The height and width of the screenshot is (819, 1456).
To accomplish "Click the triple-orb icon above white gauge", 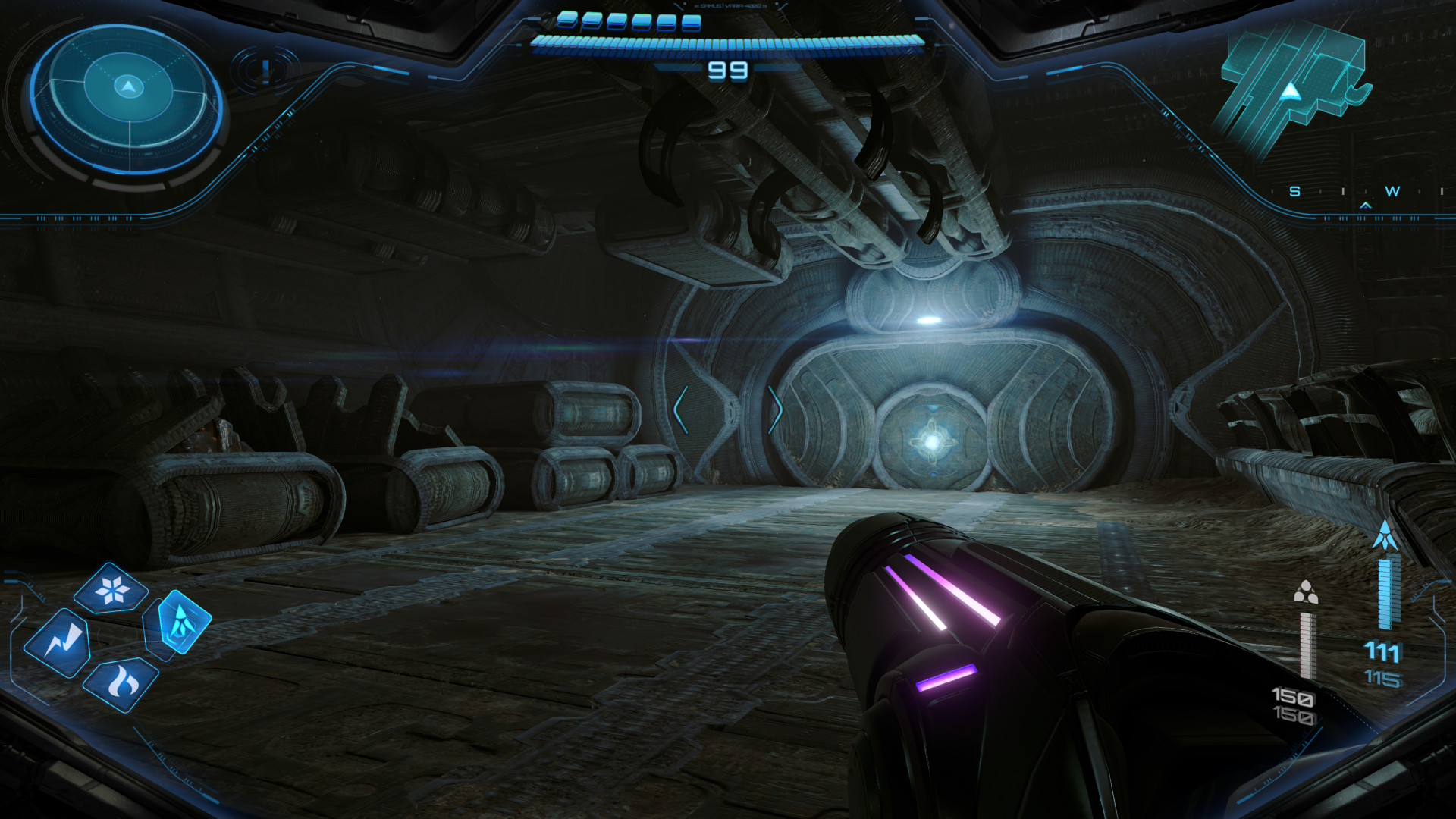I will point(1306,593).
